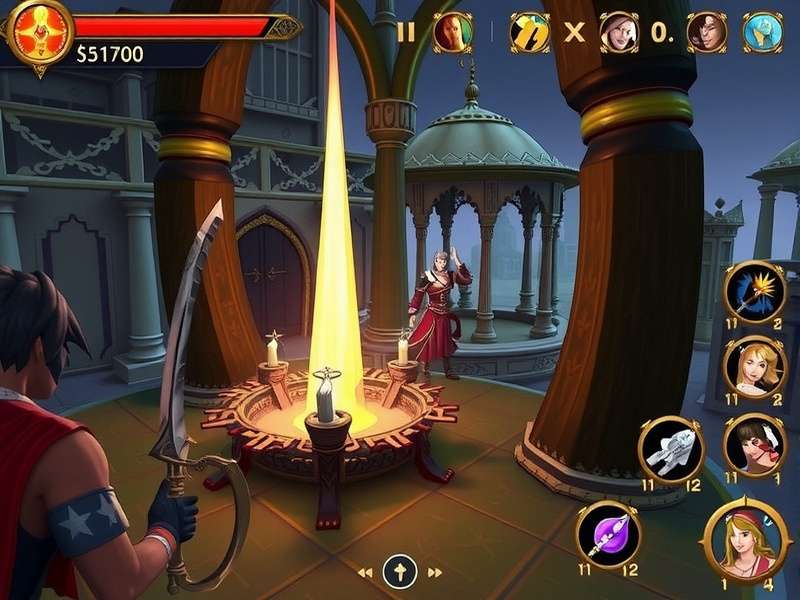Viewport: 800px width, 600px height.
Task: Select the masked dark-haired ally portrait
Action: click(x=754, y=444)
